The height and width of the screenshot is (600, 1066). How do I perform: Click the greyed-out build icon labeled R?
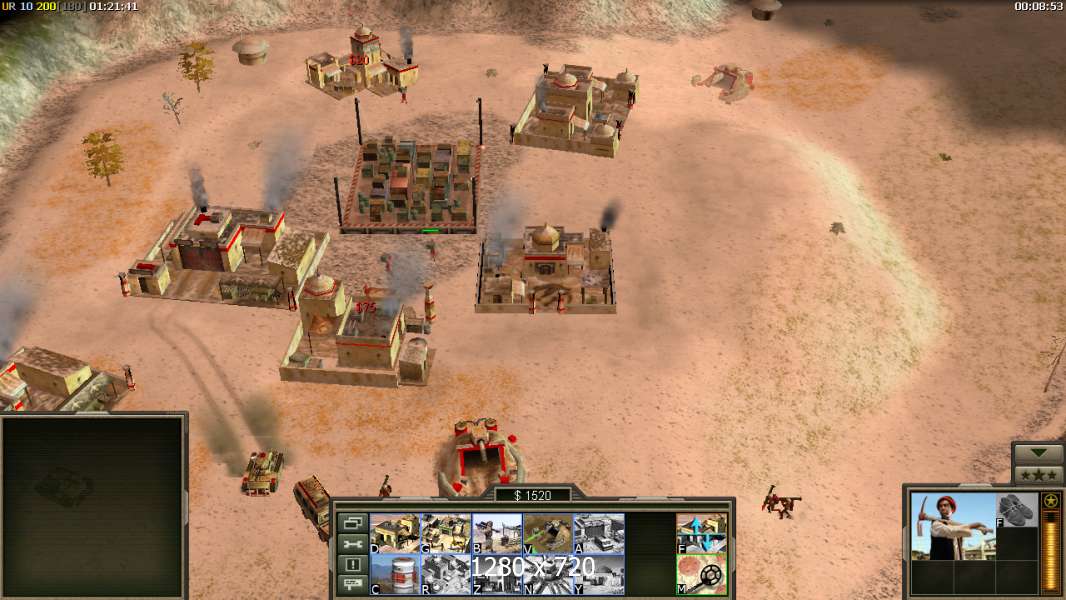(446, 574)
